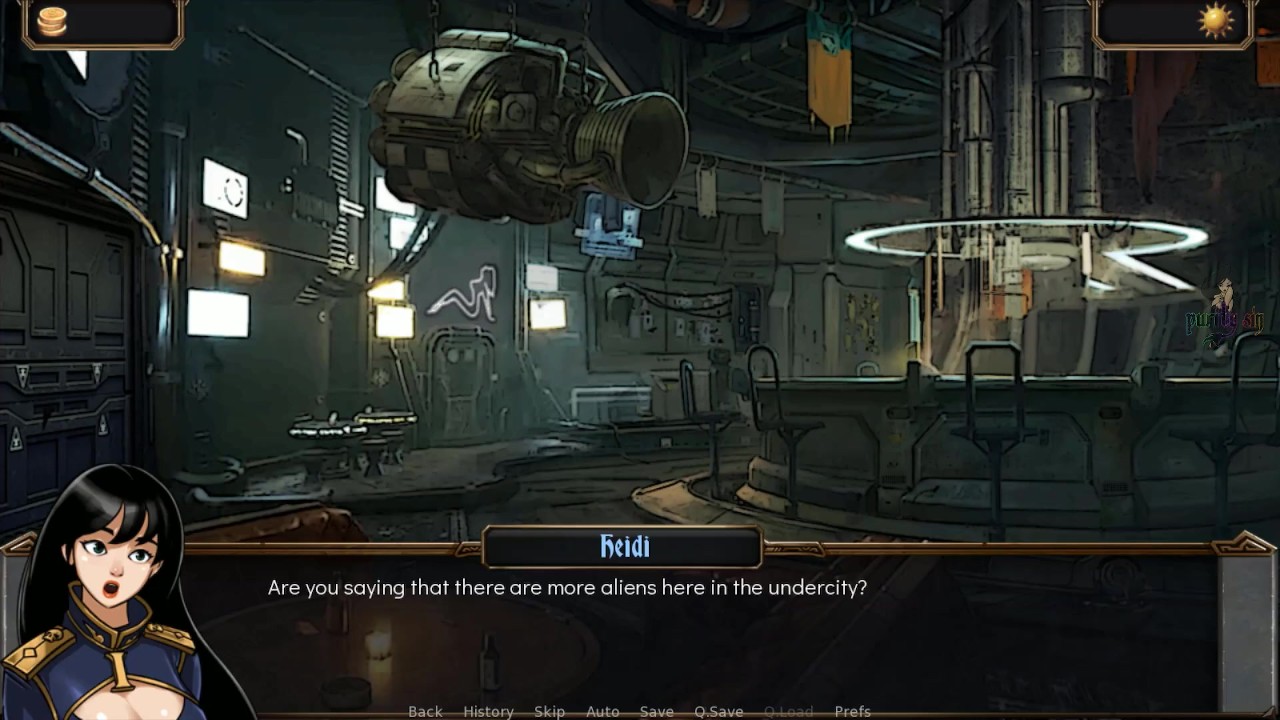Open the Save menu
1280x720 pixels.
(x=656, y=711)
